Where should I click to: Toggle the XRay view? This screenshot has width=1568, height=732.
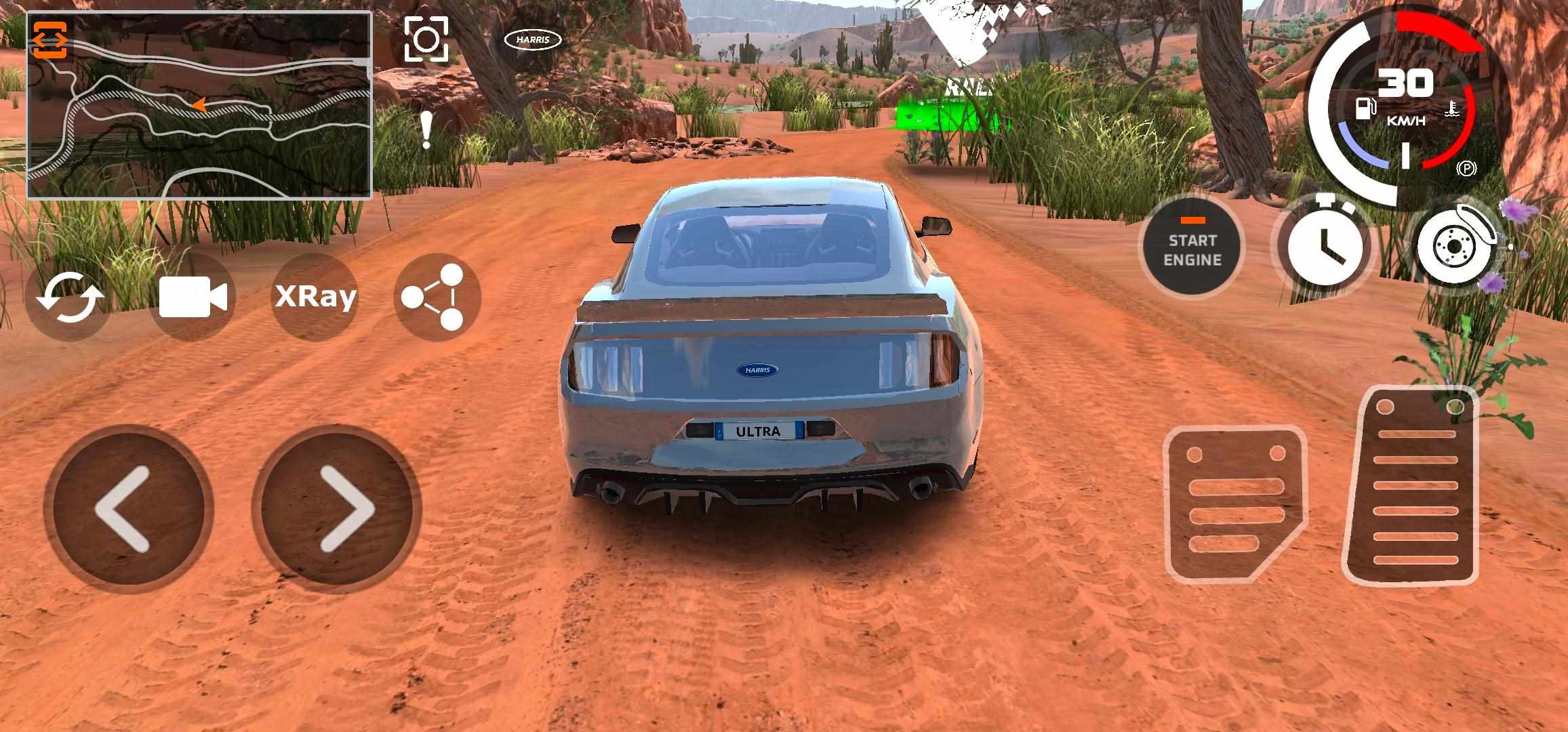[315, 297]
